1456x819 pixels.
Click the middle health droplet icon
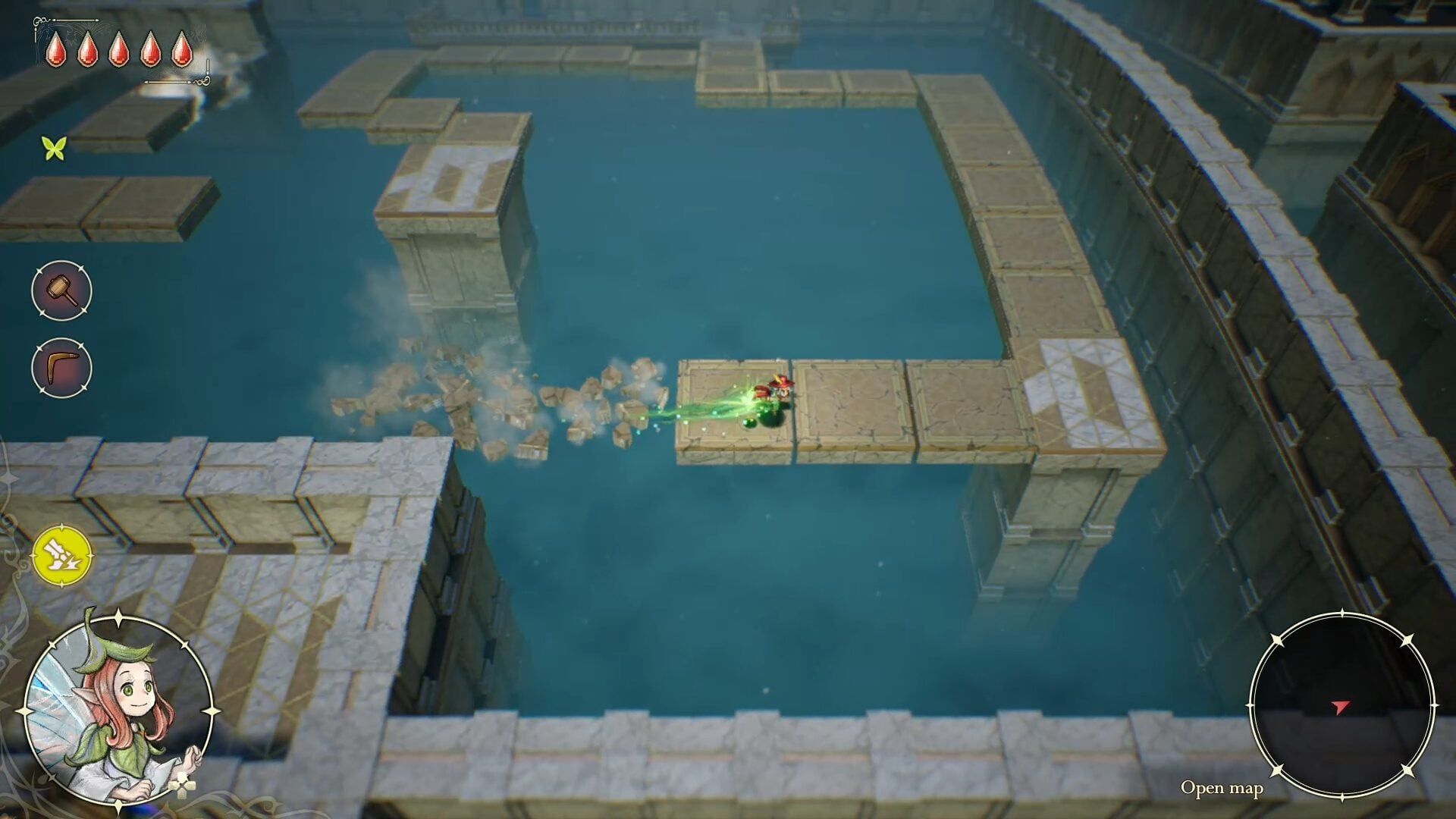(x=119, y=50)
